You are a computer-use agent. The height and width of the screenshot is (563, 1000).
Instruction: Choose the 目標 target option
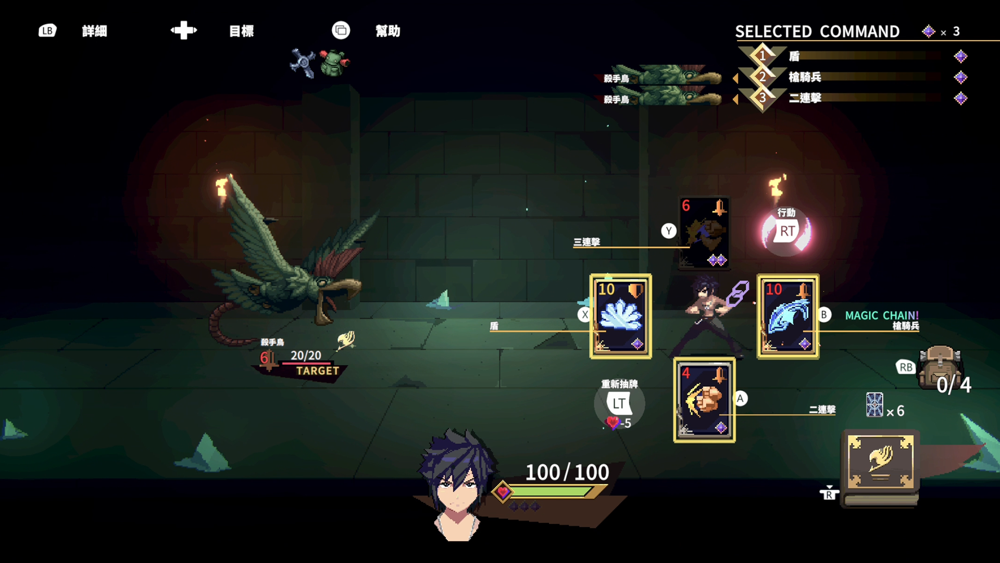point(241,31)
